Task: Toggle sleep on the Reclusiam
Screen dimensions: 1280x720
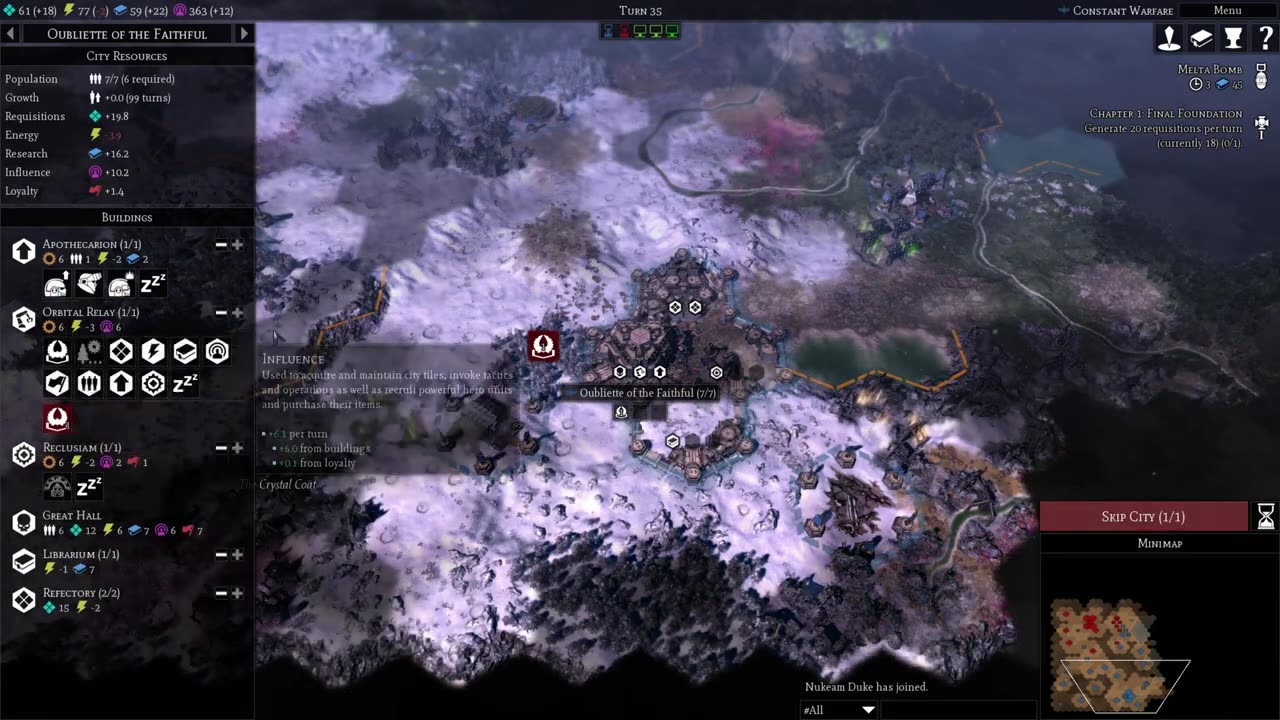Action: tap(89, 487)
